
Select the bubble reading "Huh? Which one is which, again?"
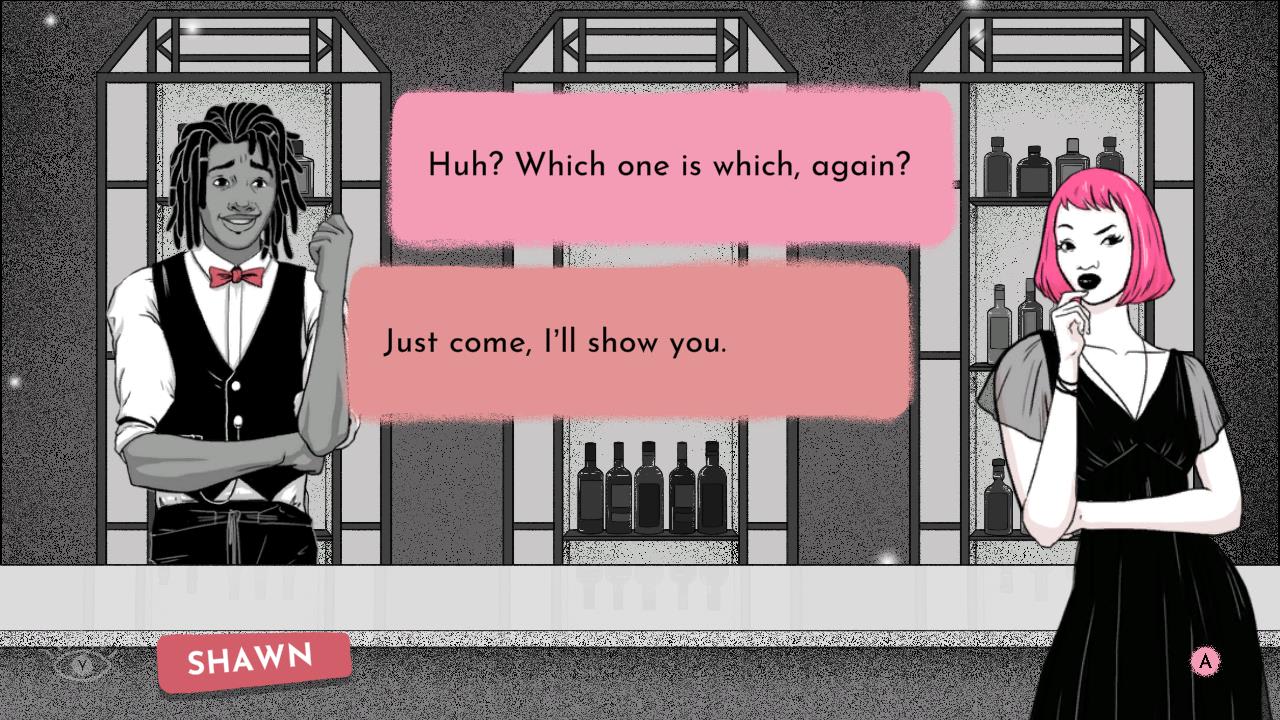pyautogui.click(x=668, y=165)
